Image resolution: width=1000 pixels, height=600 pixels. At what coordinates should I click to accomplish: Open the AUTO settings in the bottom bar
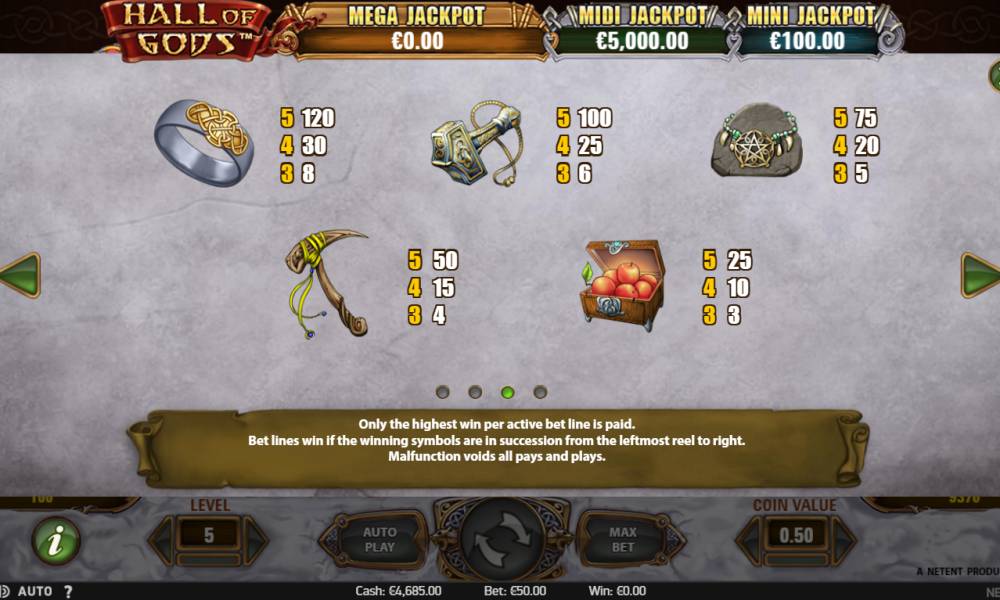pos(35,591)
